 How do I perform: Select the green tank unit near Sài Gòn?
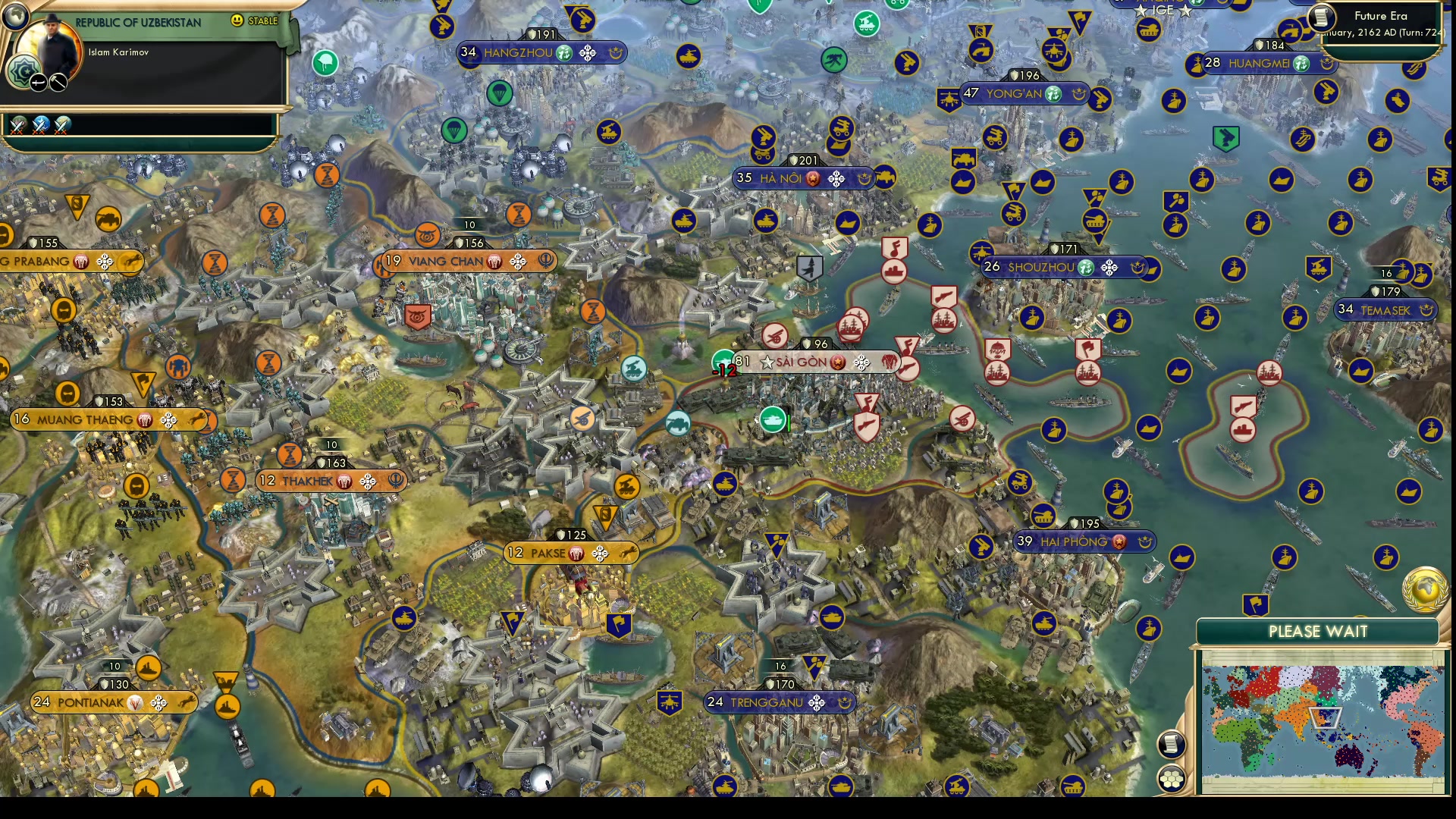coord(773,420)
